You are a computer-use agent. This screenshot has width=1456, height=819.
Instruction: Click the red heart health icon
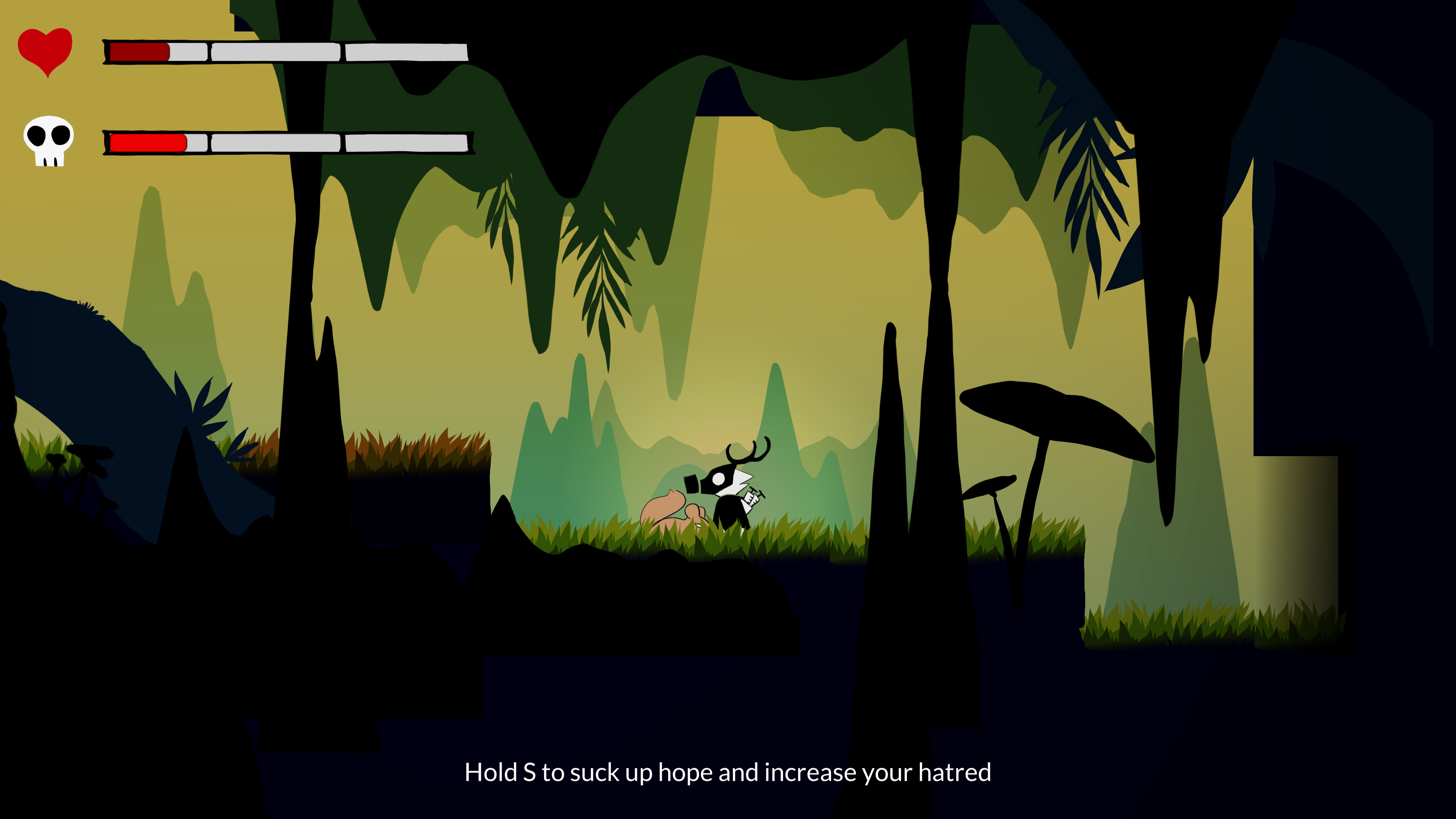point(45,50)
